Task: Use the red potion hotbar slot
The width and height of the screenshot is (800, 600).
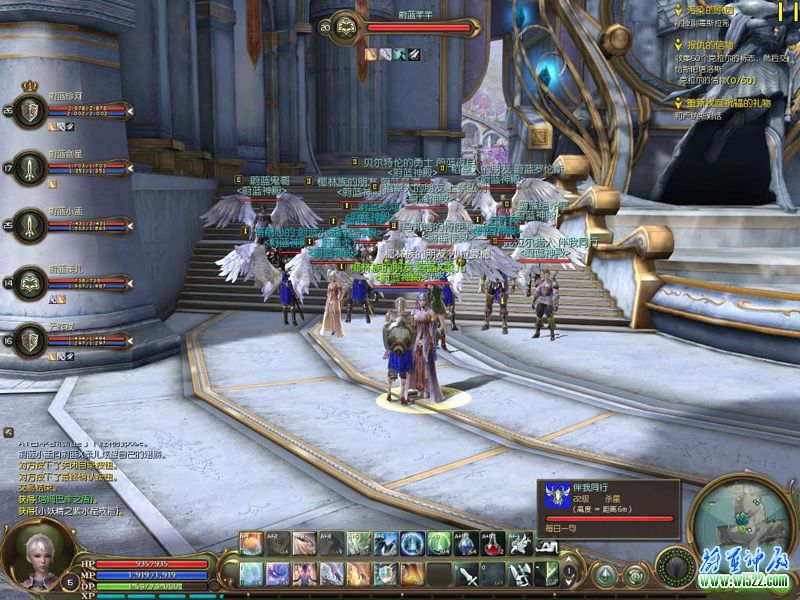Action: pyautogui.click(x=493, y=544)
